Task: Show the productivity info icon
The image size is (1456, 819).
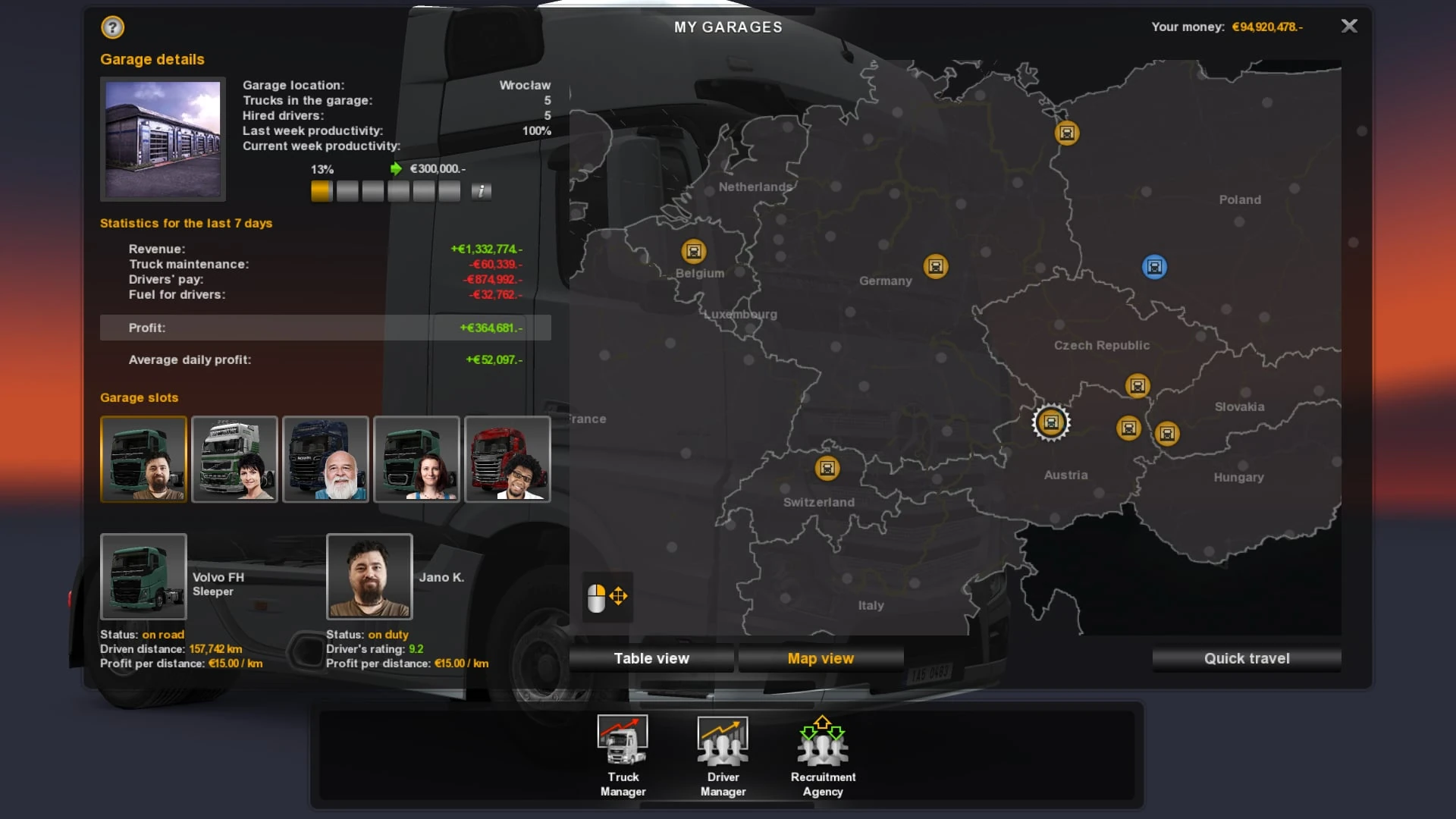Action: click(x=481, y=191)
